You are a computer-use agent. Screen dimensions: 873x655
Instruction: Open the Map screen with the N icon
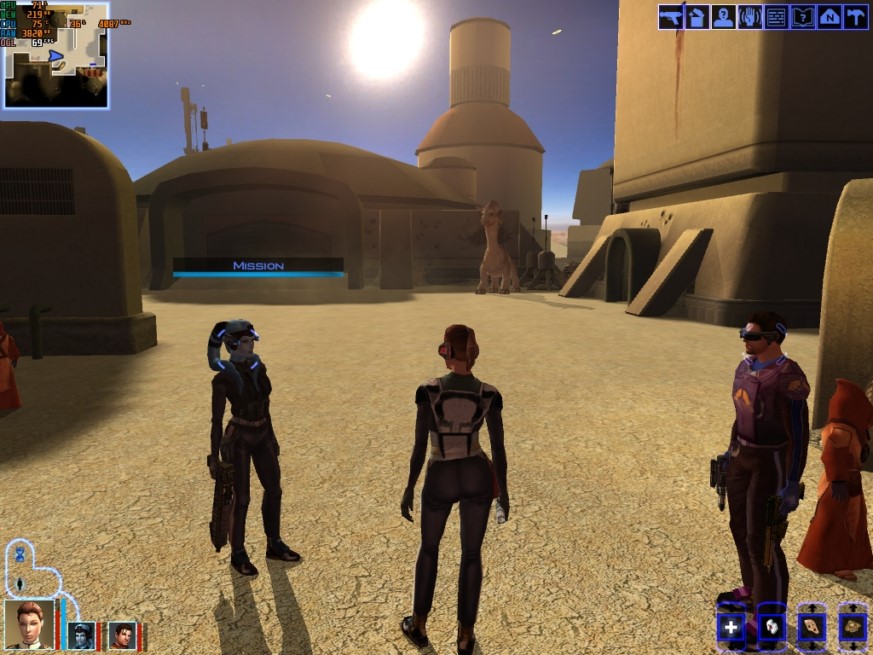(829, 17)
